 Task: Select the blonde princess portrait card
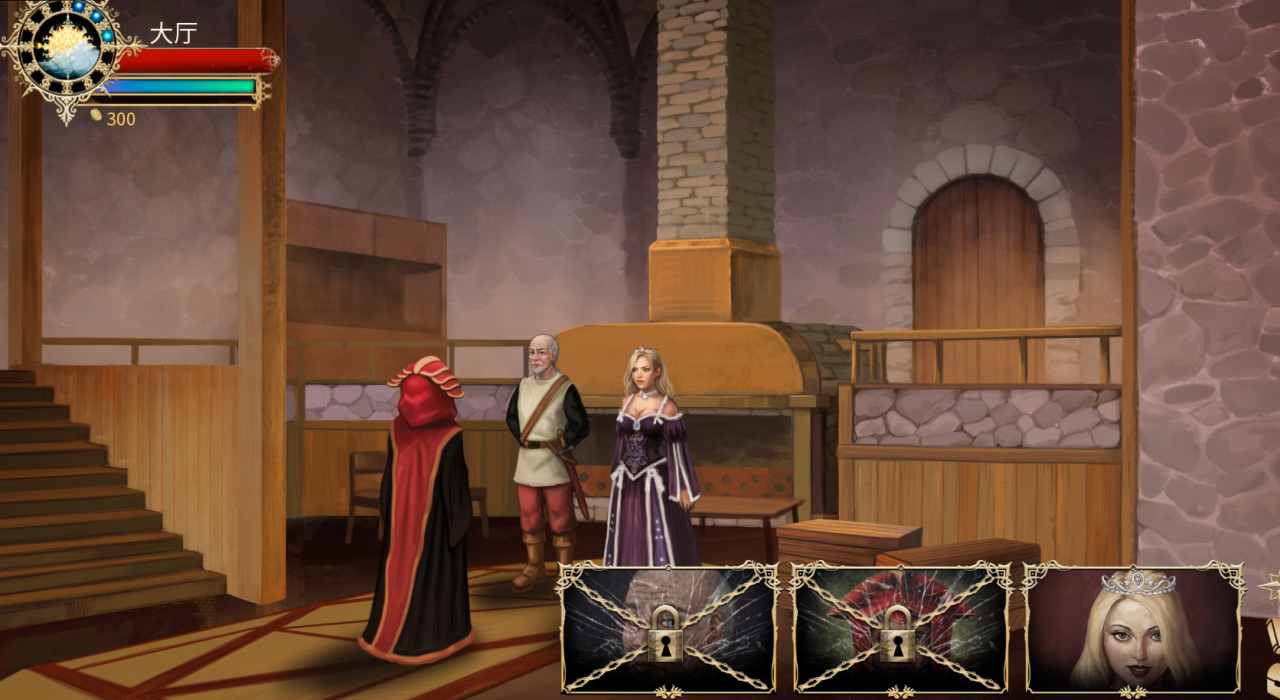1134,628
